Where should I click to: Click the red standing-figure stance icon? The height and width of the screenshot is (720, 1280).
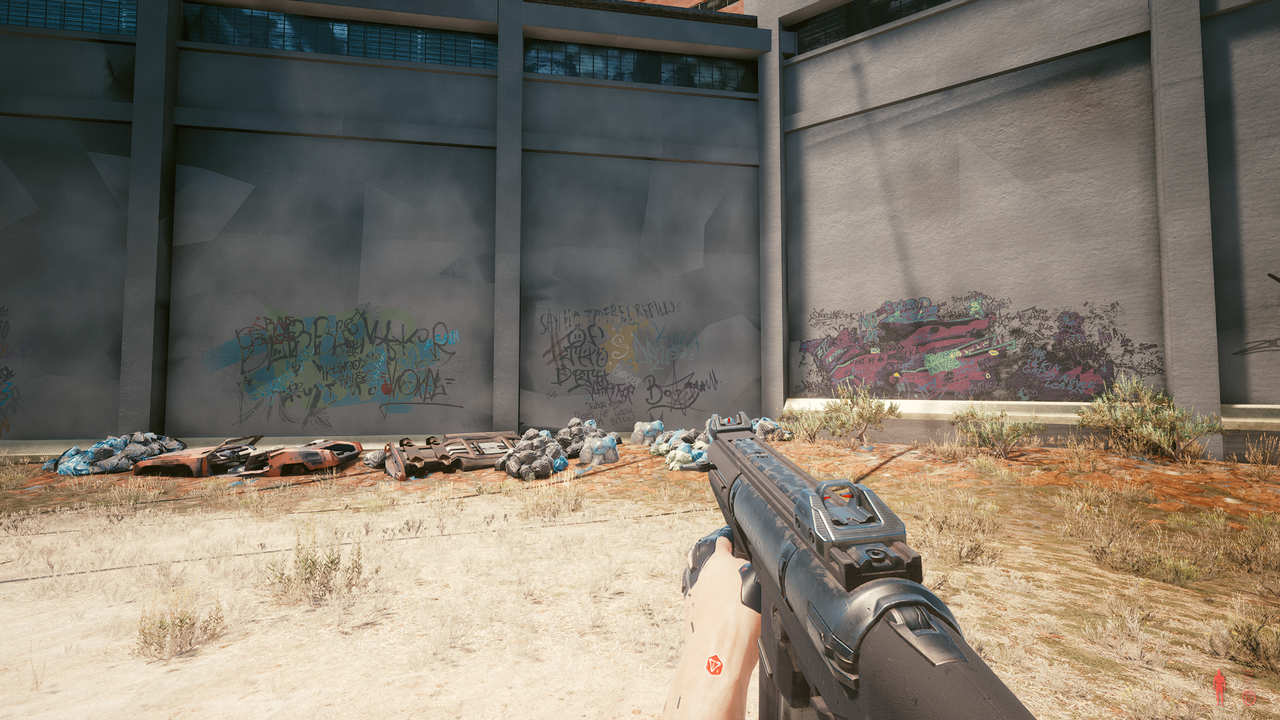tap(1219, 687)
